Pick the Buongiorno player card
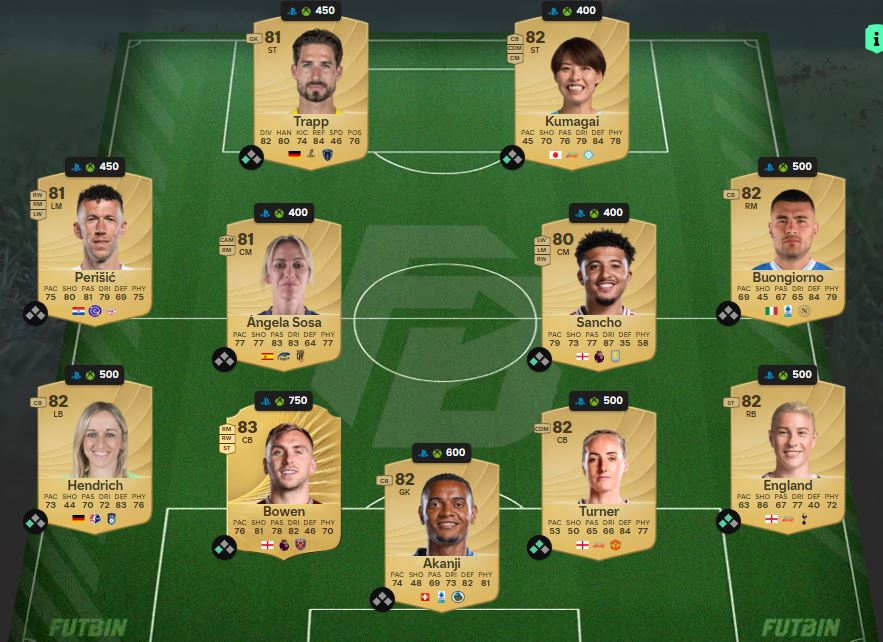Viewport: 883px width, 642px height. [787, 245]
